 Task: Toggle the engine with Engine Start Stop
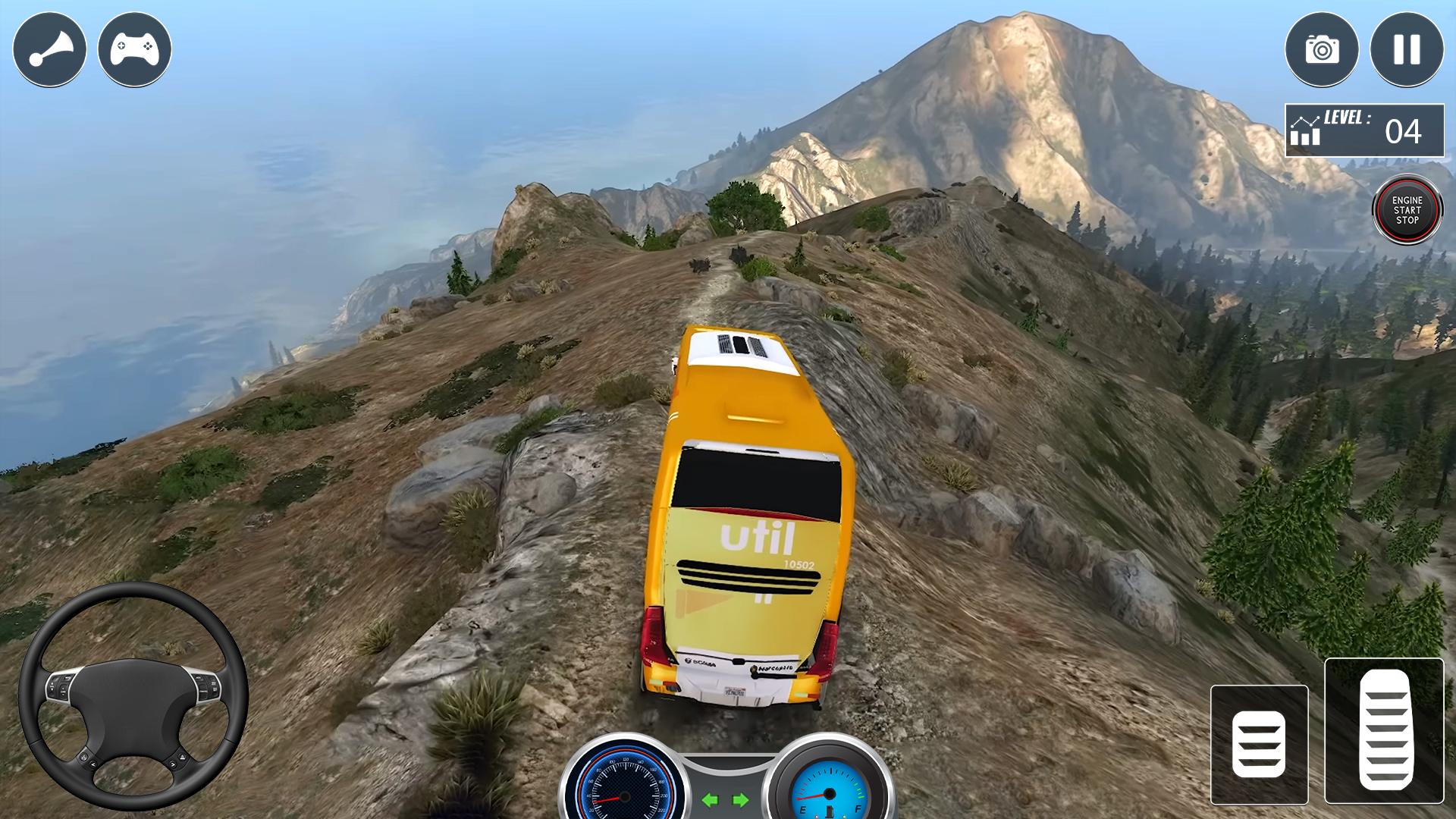click(1407, 210)
